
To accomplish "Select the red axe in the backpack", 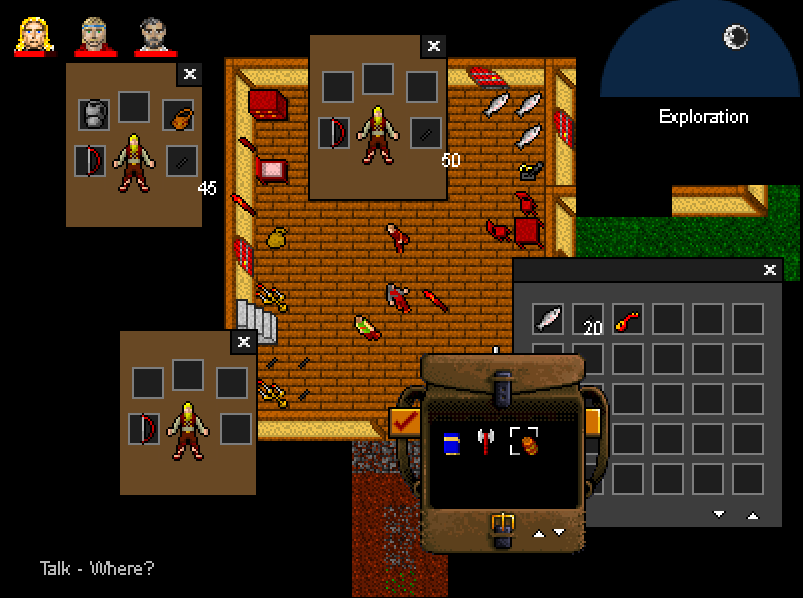I will tap(486, 442).
